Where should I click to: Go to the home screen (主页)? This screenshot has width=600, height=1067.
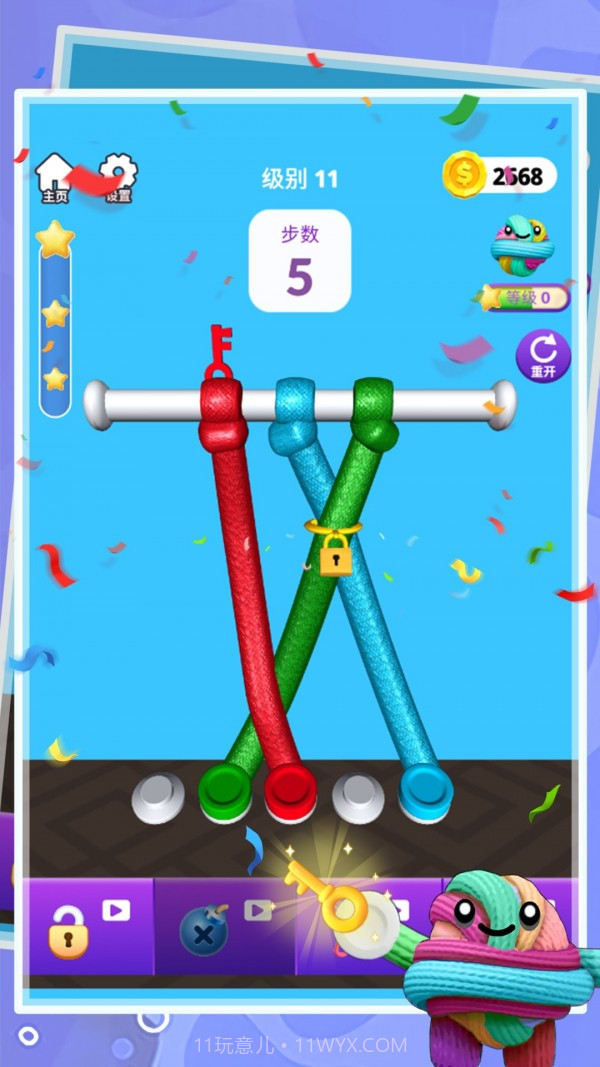click(54, 178)
